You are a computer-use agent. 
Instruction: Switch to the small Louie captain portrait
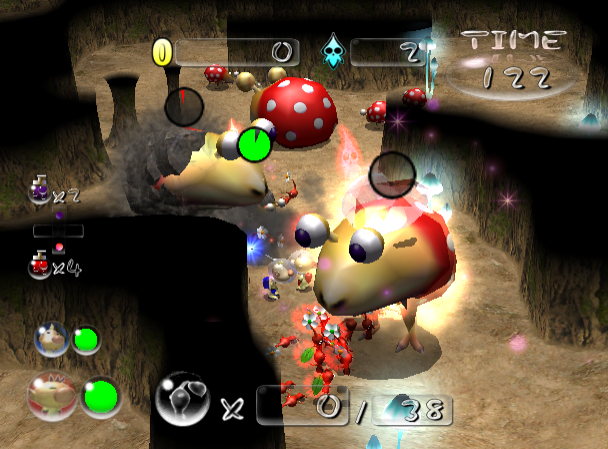coord(50,338)
